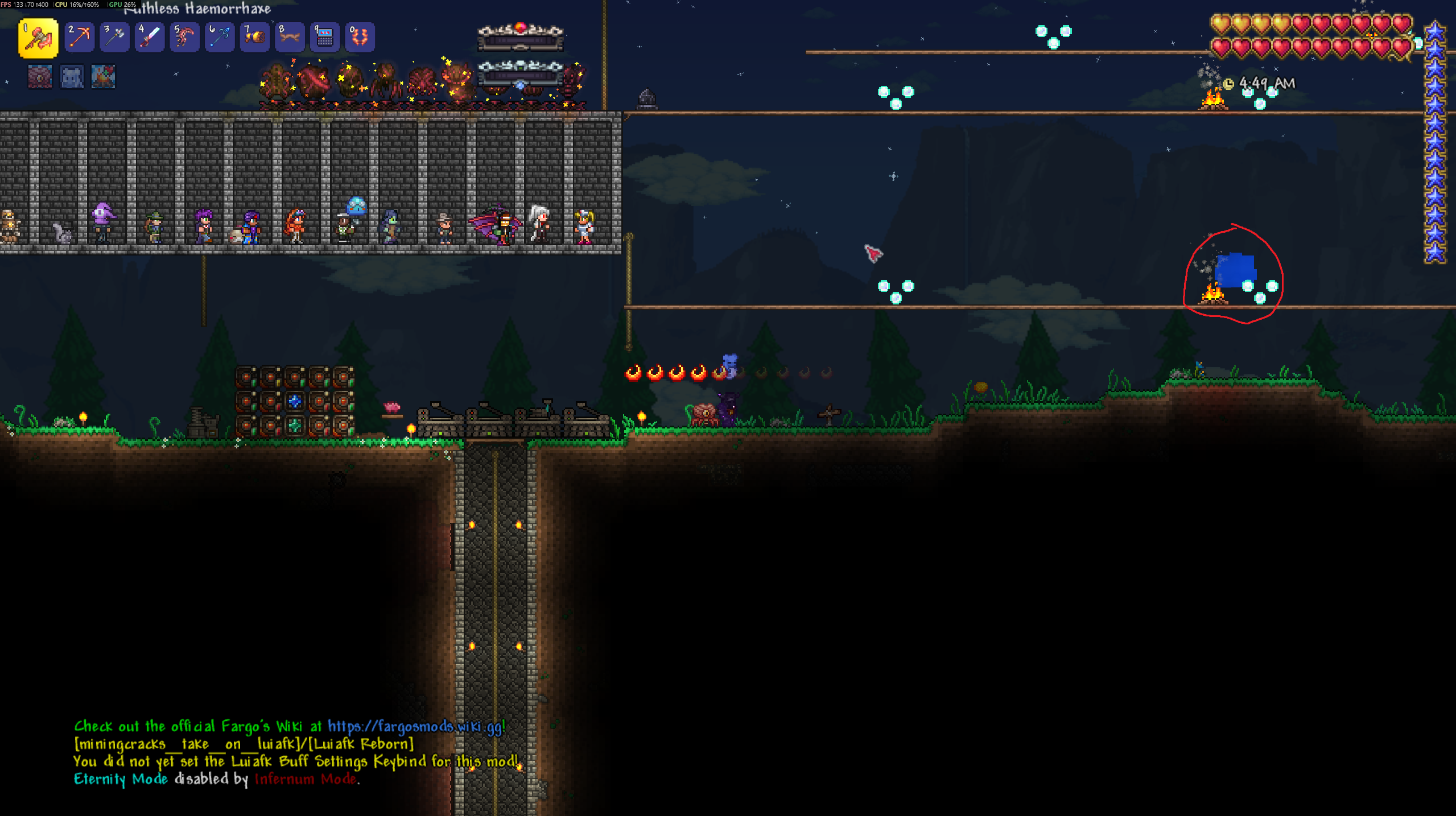Viewport: 1456px width, 816px height.
Task: Click the Infernum Mode text in the chat log
Action: coord(307,780)
